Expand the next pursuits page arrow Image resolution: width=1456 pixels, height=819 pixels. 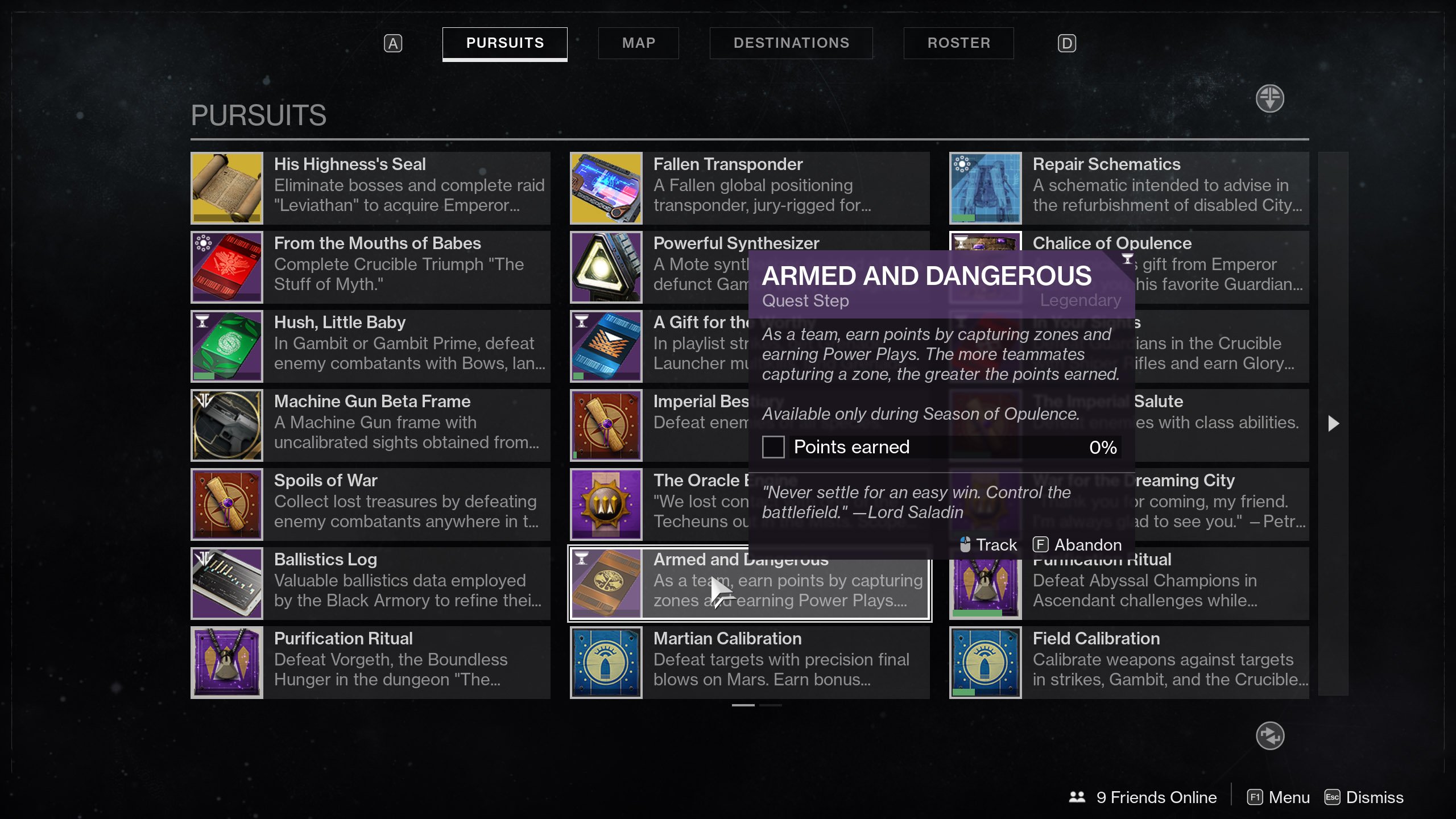pyautogui.click(x=1333, y=423)
